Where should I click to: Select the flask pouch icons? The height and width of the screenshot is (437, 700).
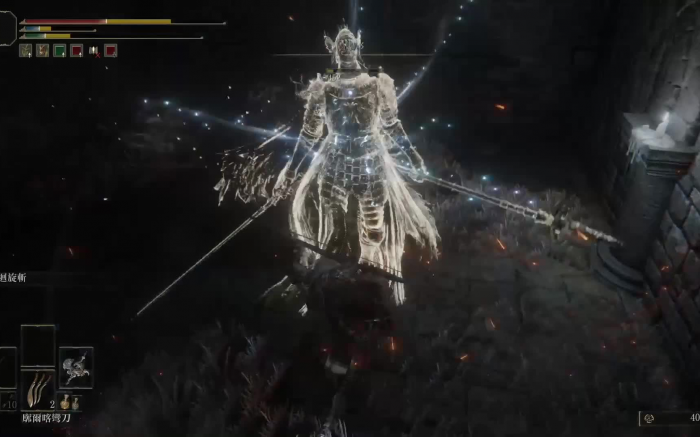coord(70,402)
